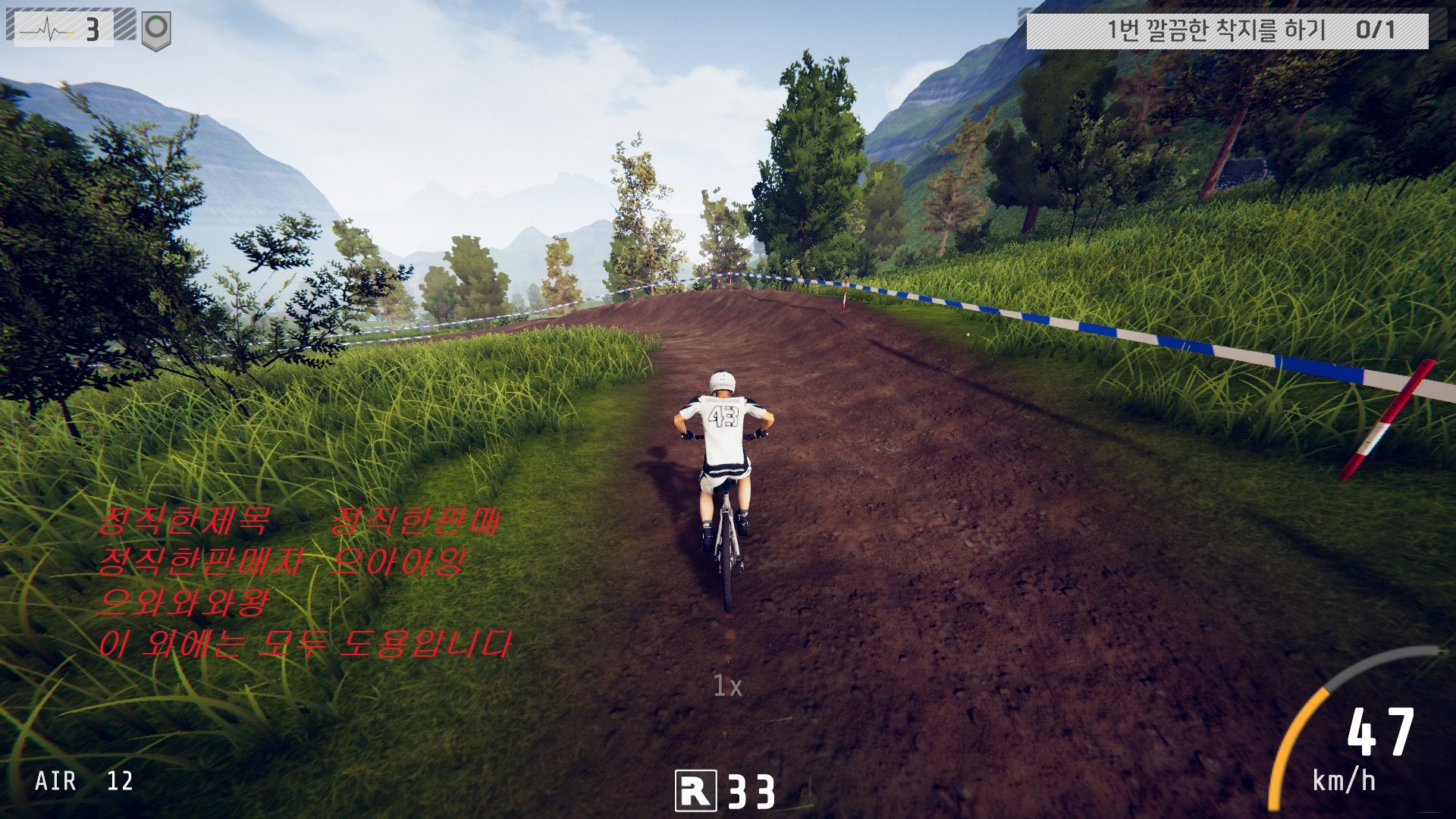Click the grey shield badge with ring icon
This screenshot has height=819, width=1456.
[156, 30]
